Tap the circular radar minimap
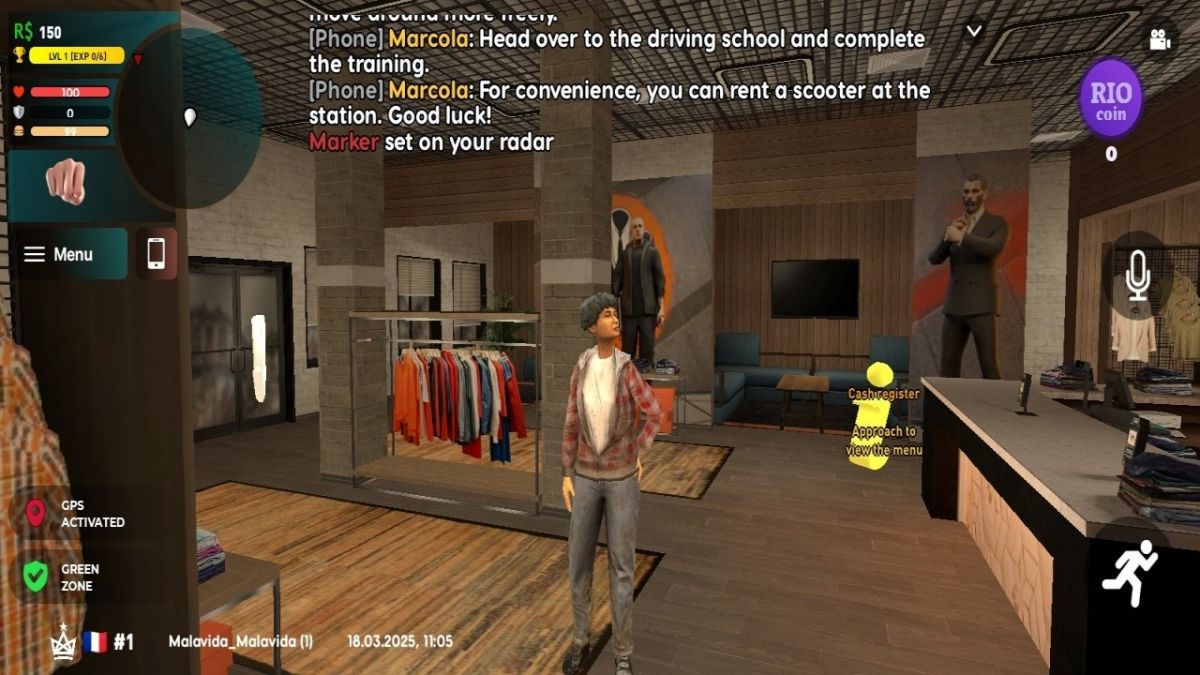The image size is (1200, 675). (190, 117)
